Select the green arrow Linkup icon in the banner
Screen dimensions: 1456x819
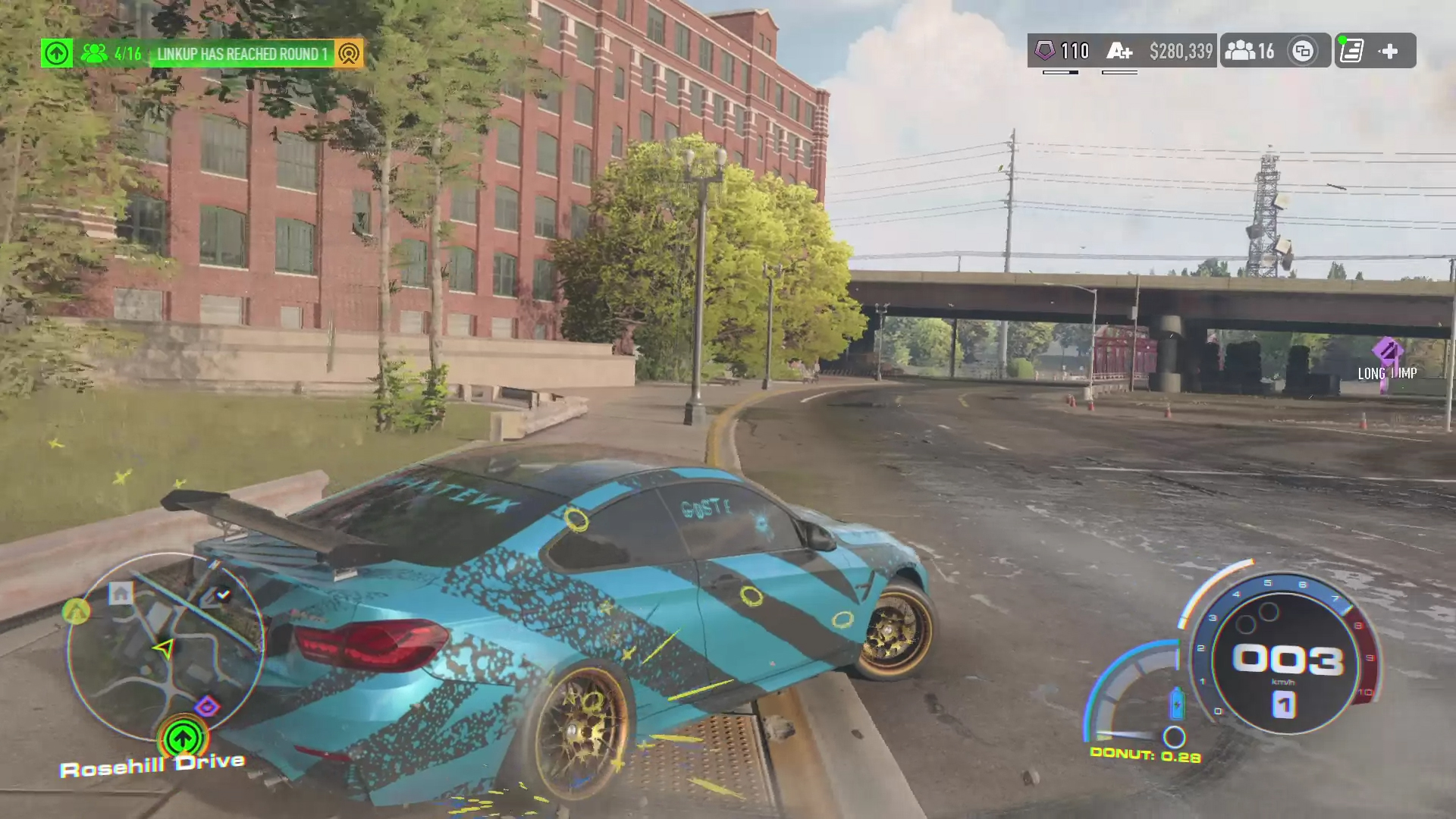click(56, 54)
